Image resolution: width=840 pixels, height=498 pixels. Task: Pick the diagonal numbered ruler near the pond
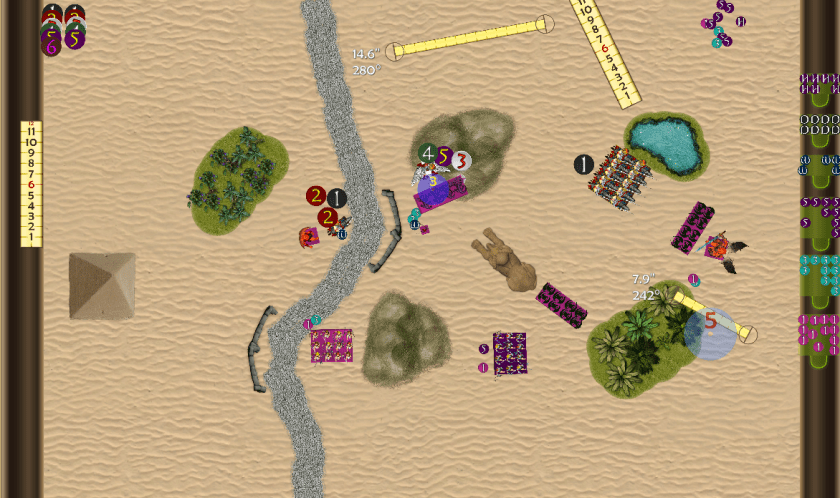click(605, 50)
